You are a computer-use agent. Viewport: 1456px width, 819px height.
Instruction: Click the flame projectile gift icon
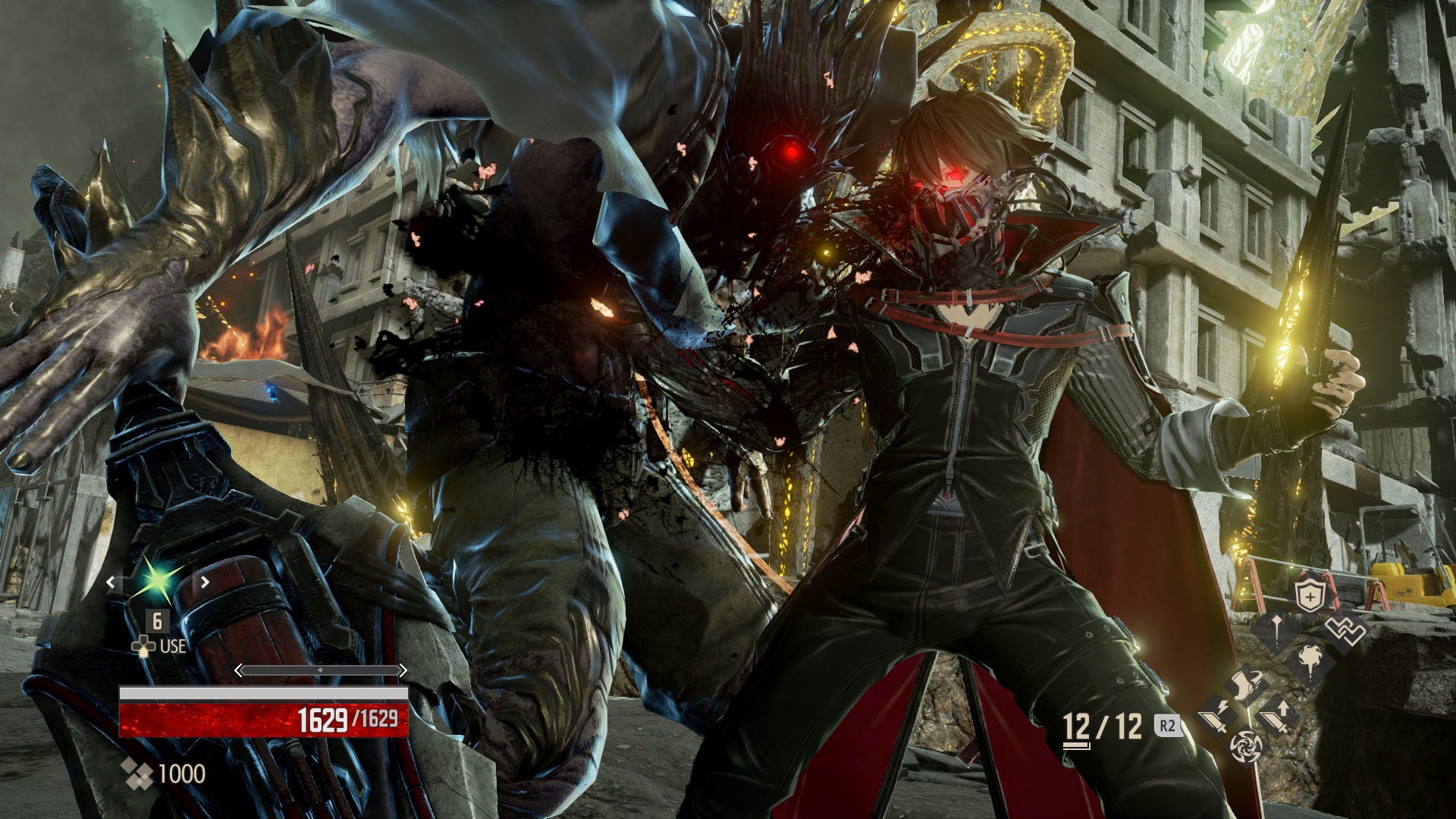tap(1310, 660)
